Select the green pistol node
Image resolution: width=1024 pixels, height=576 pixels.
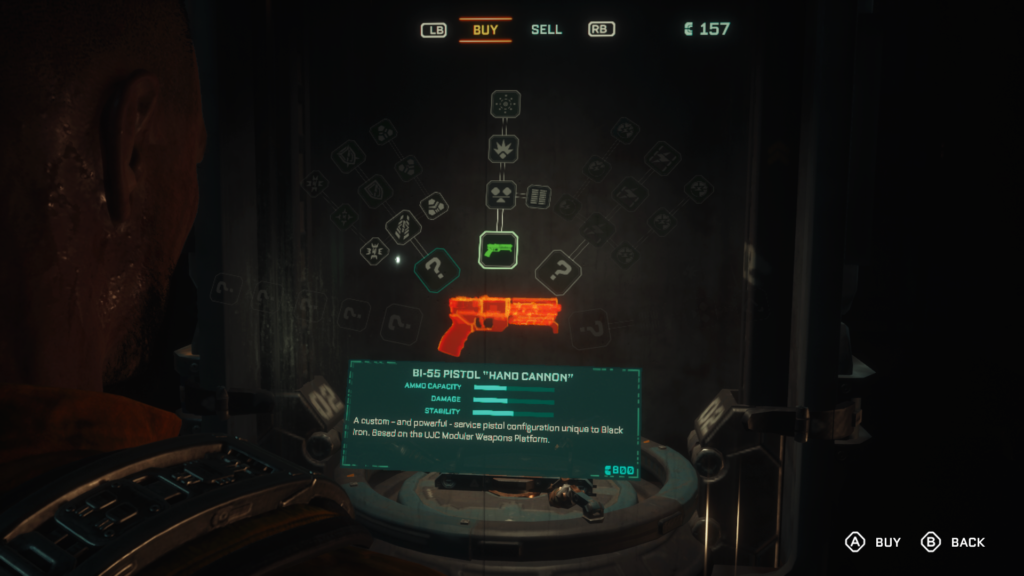(498, 248)
